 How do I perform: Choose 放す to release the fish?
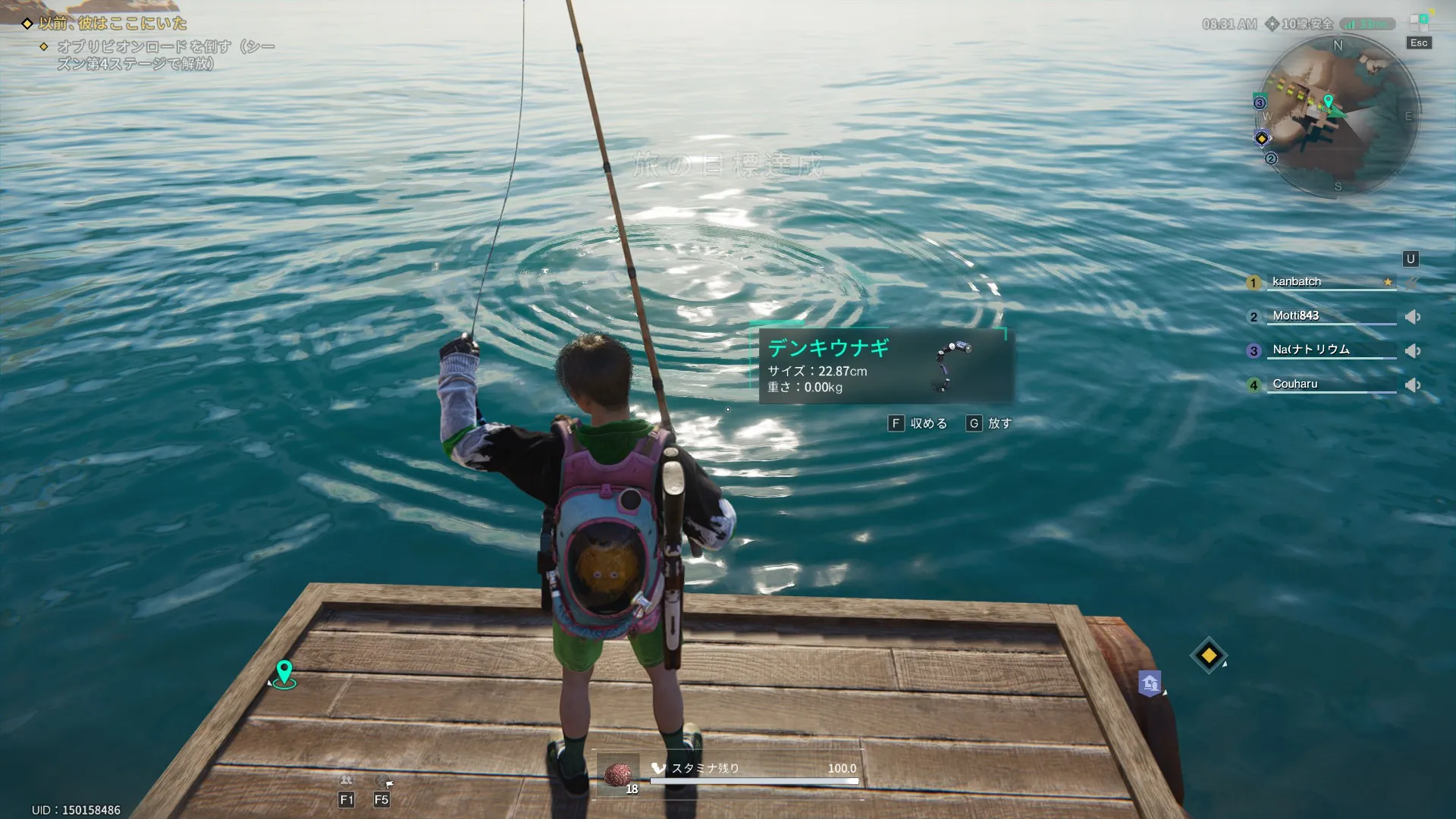(989, 423)
